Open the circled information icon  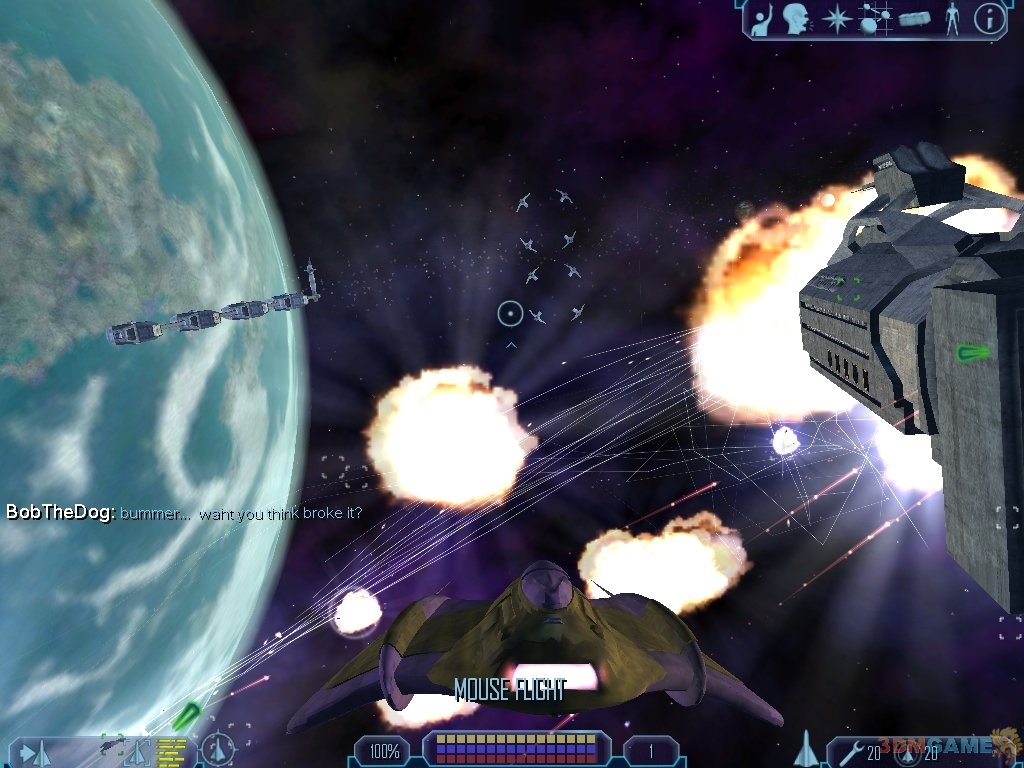[988, 18]
